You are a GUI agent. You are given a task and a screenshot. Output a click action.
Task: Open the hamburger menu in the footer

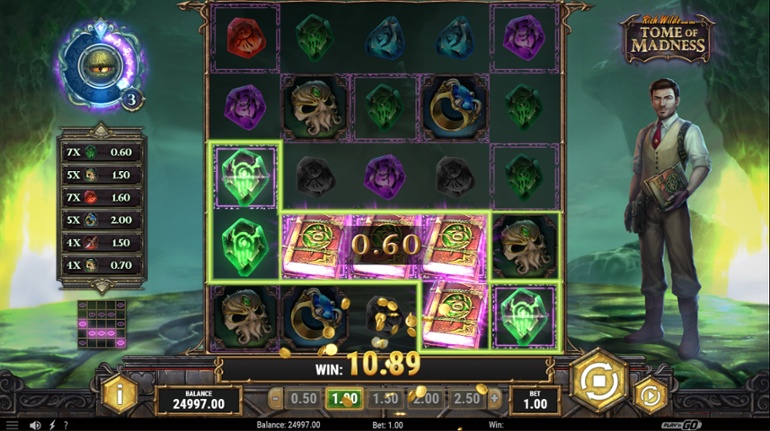click(12, 425)
